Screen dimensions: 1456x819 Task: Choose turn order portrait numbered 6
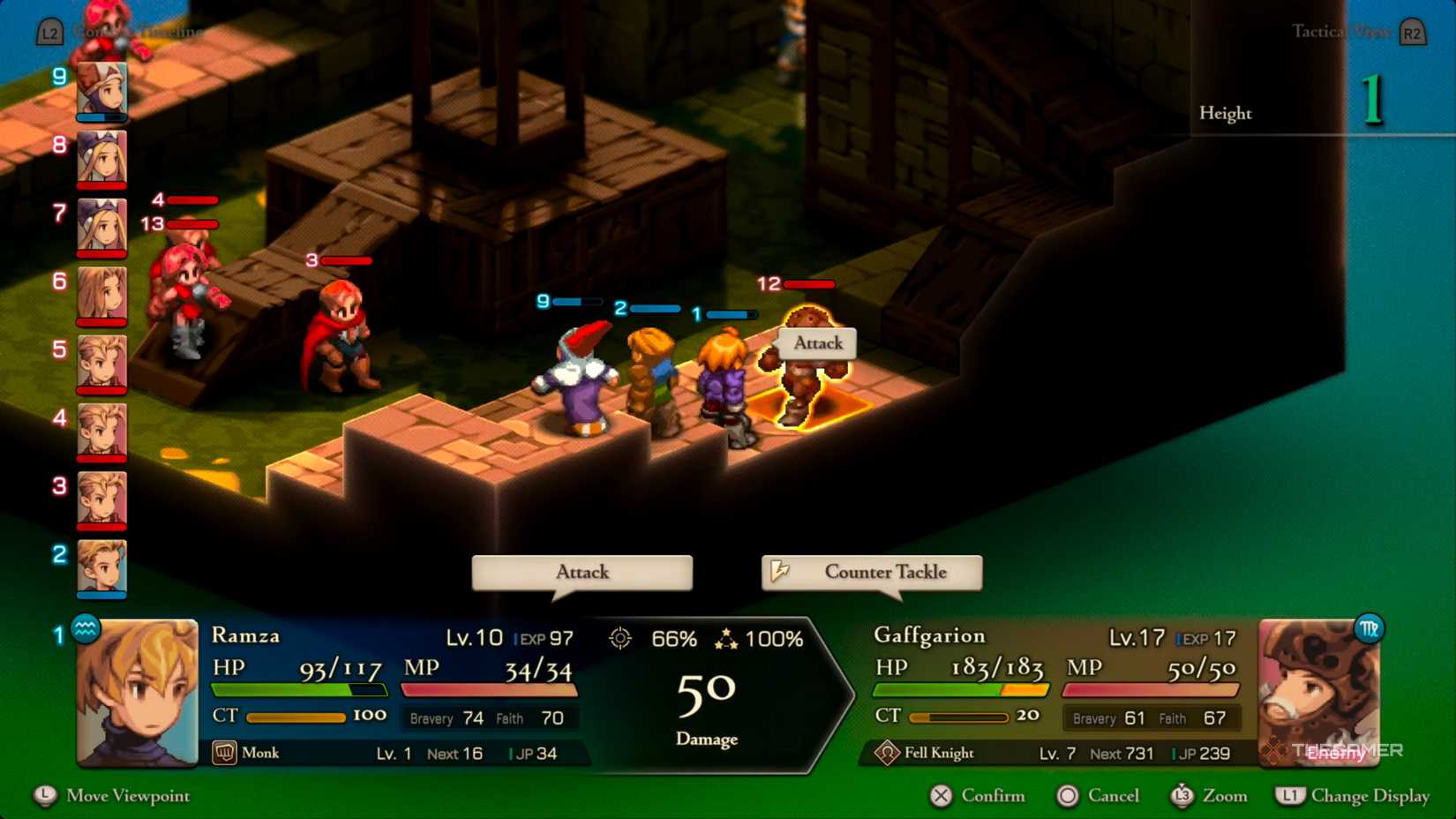point(101,294)
